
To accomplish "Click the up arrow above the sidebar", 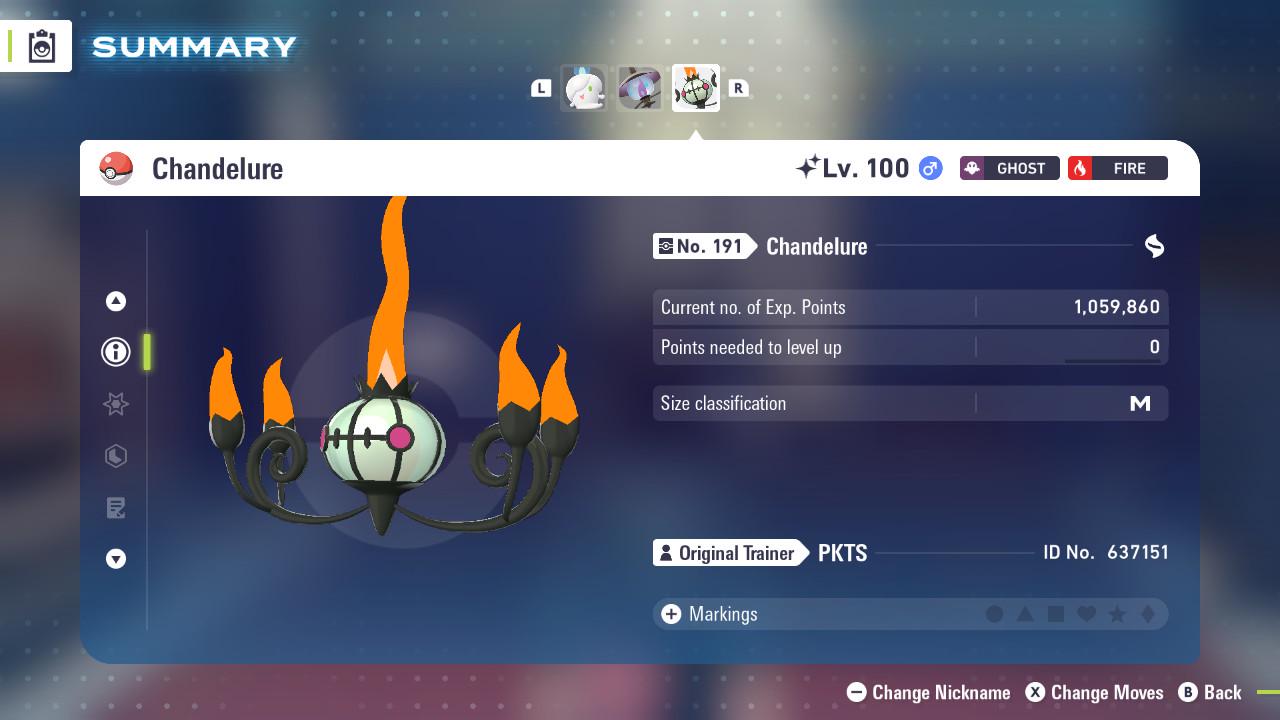I will [115, 301].
